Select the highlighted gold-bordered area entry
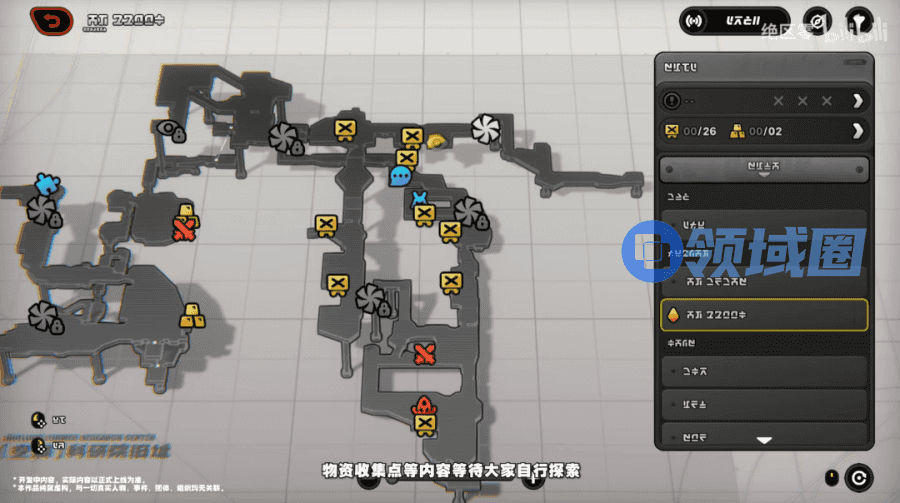This screenshot has height=503, width=900. click(x=765, y=314)
